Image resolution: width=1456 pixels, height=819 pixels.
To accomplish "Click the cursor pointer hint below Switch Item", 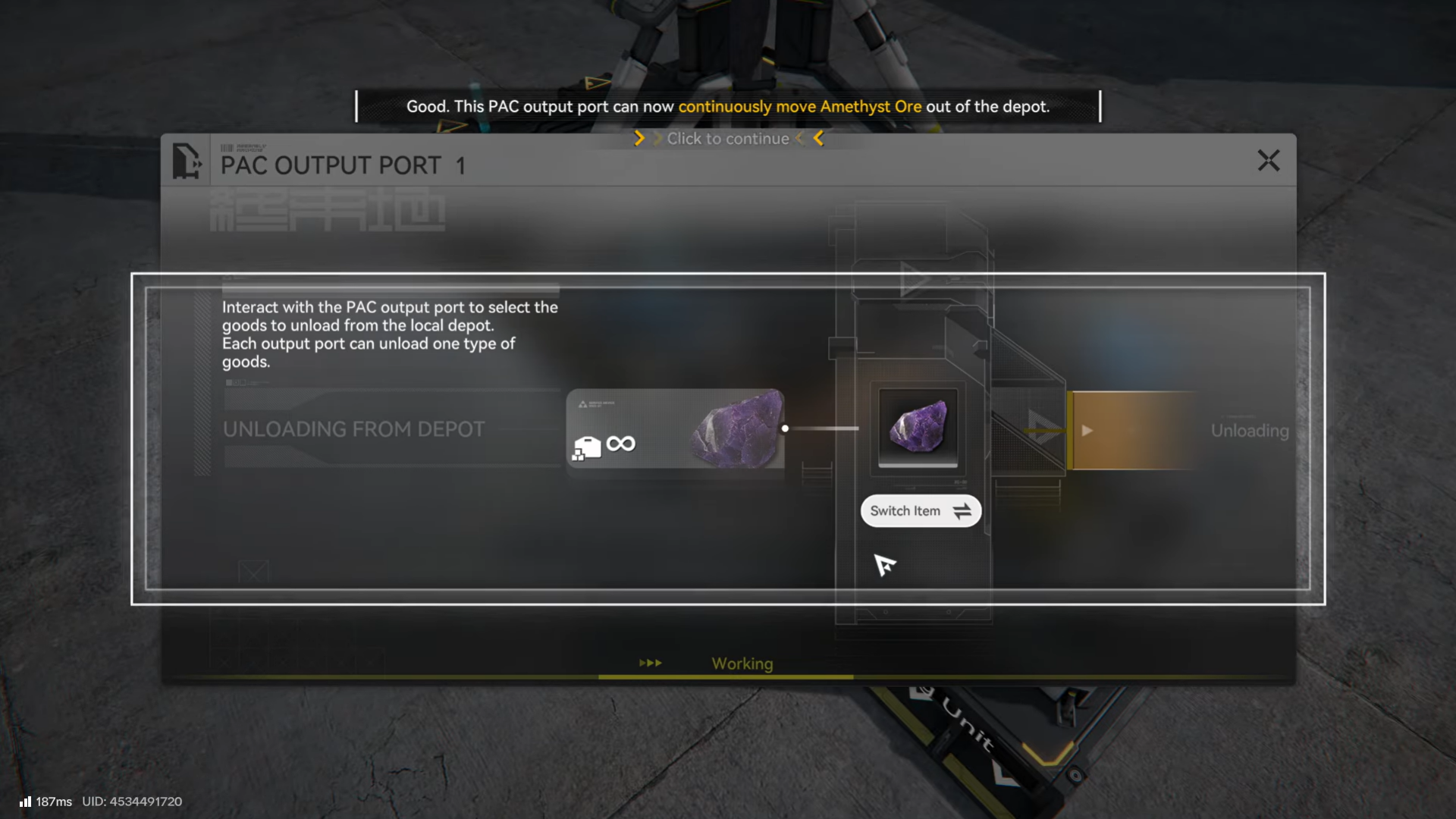I will 886,566.
